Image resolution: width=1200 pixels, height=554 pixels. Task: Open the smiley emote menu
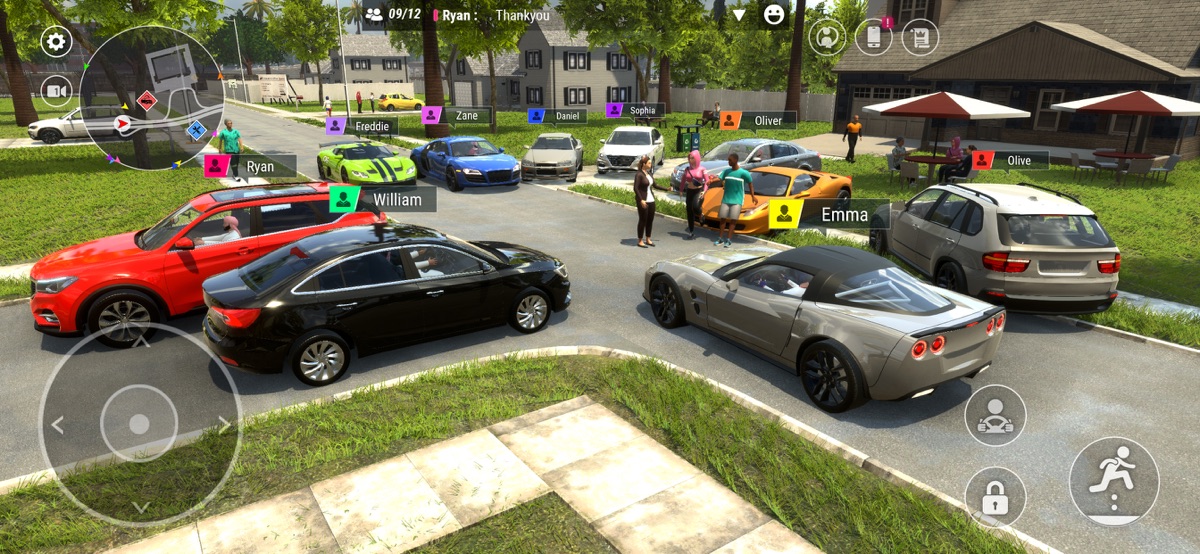pyautogui.click(x=773, y=14)
